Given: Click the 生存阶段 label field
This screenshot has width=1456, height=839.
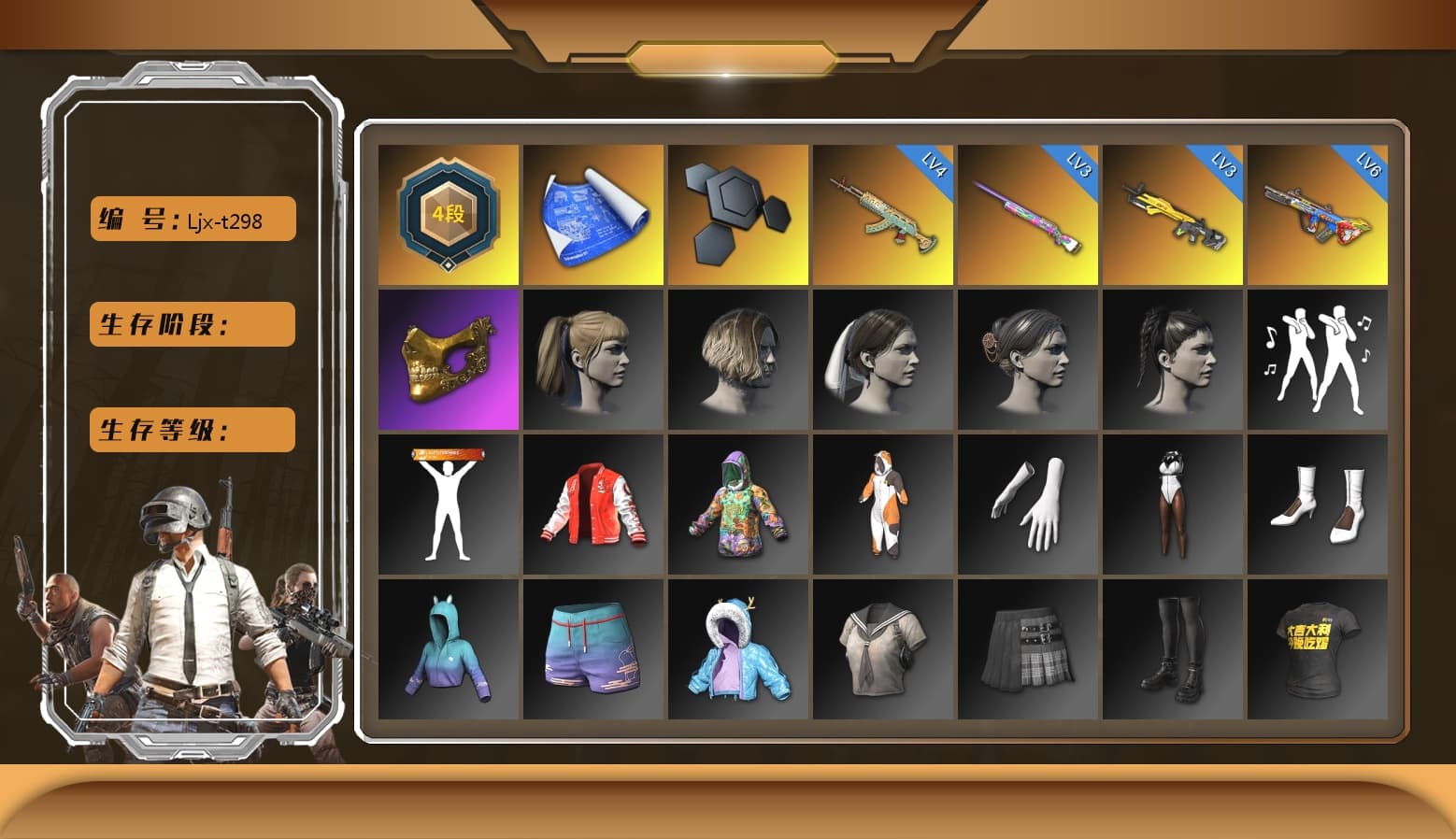Looking at the screenshot, I should (x=191, y=324).
